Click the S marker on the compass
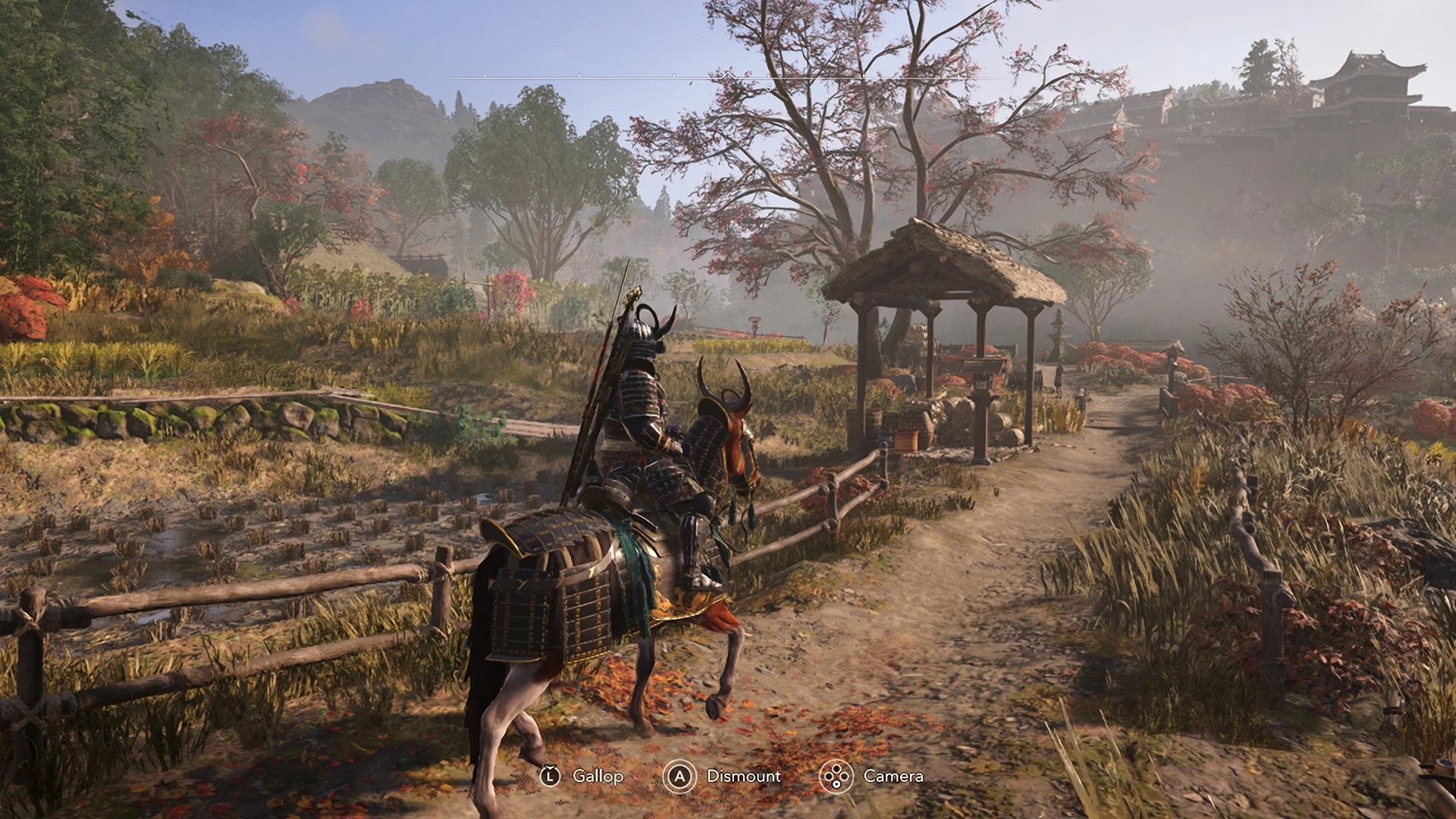Image resolution: width=1456 pixels, height=819 pixels. coord(767,86)
